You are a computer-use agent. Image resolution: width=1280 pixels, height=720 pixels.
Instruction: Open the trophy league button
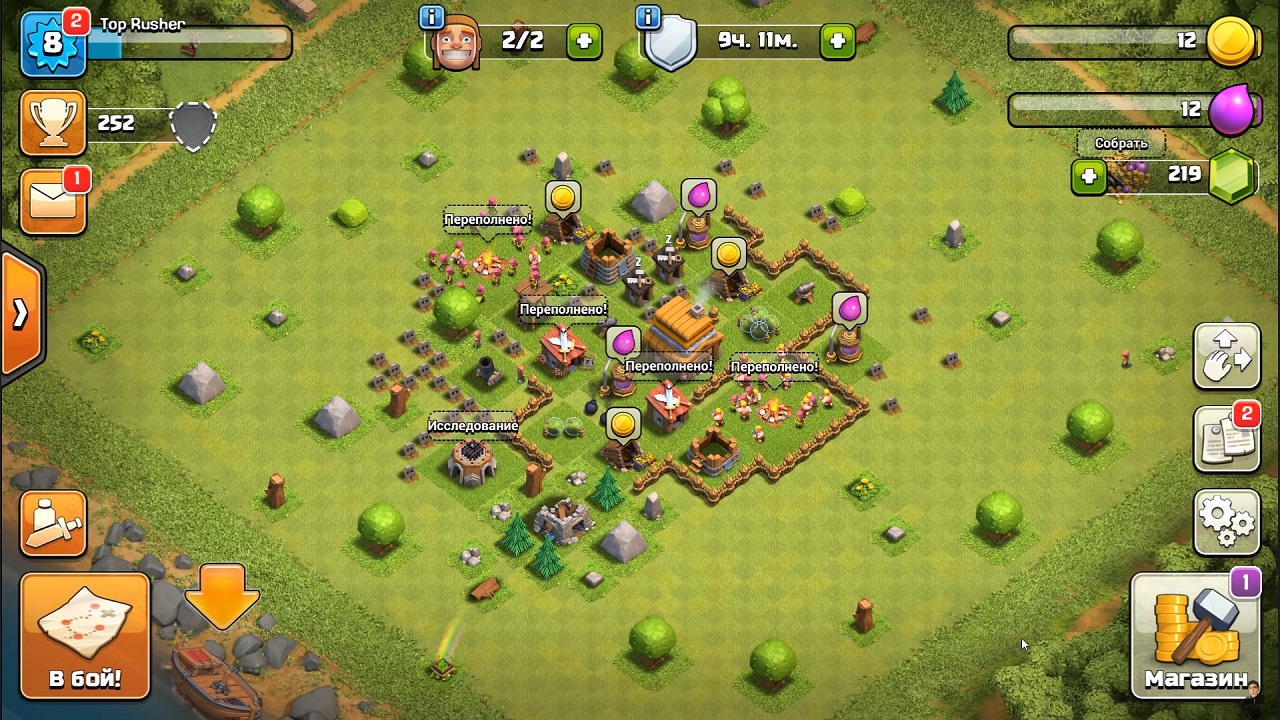pyautogui.click(x=53, y=124)
